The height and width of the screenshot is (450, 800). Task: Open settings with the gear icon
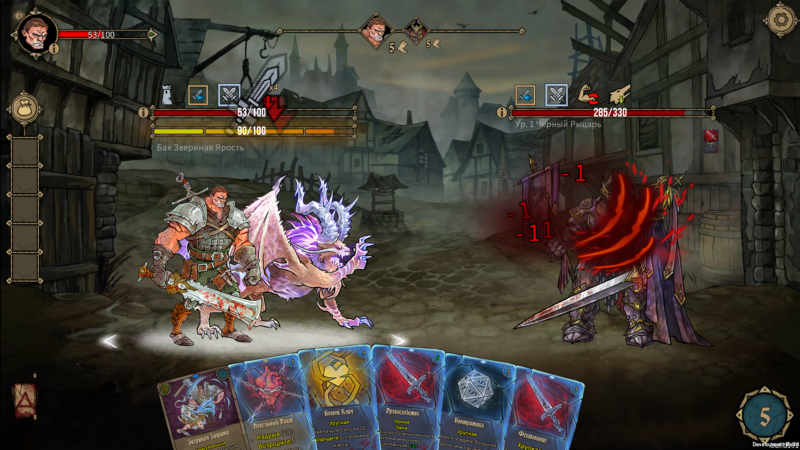coord(778,19)
